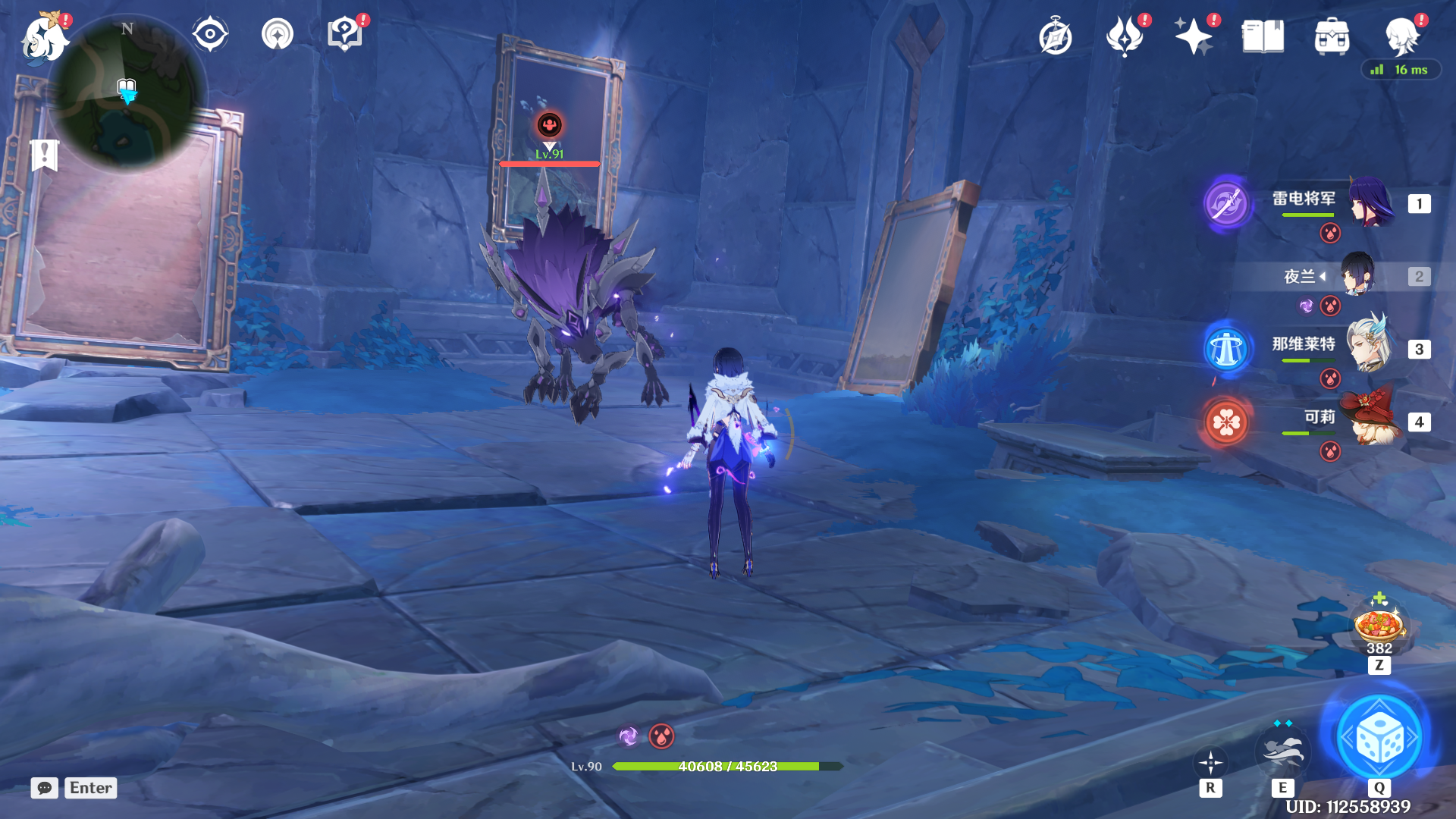Open the backpack inventory
The height and width of the screenshot is (819, 1456).
(x=1332, y=36)
